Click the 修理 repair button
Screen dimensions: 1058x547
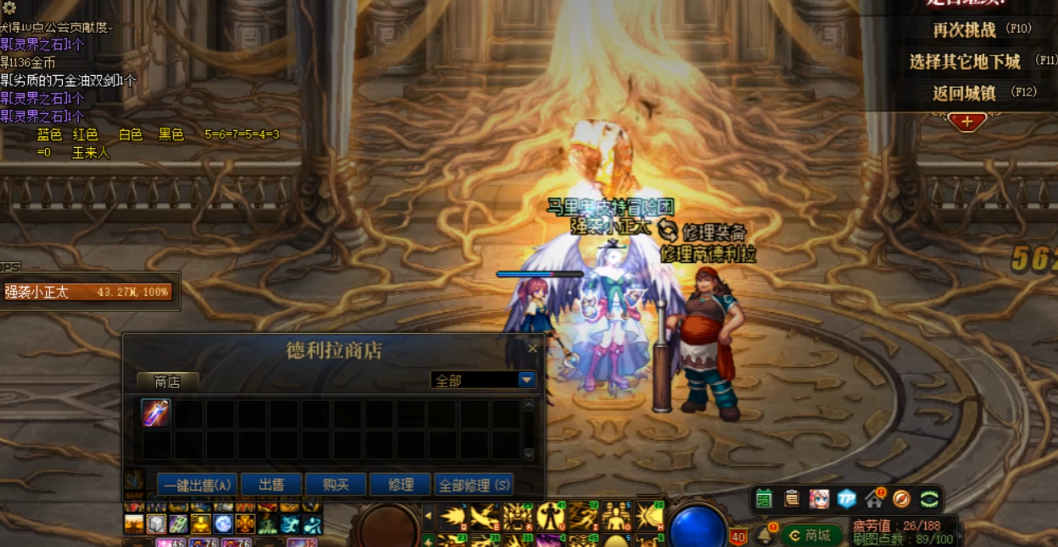click(x=400, y=485)
